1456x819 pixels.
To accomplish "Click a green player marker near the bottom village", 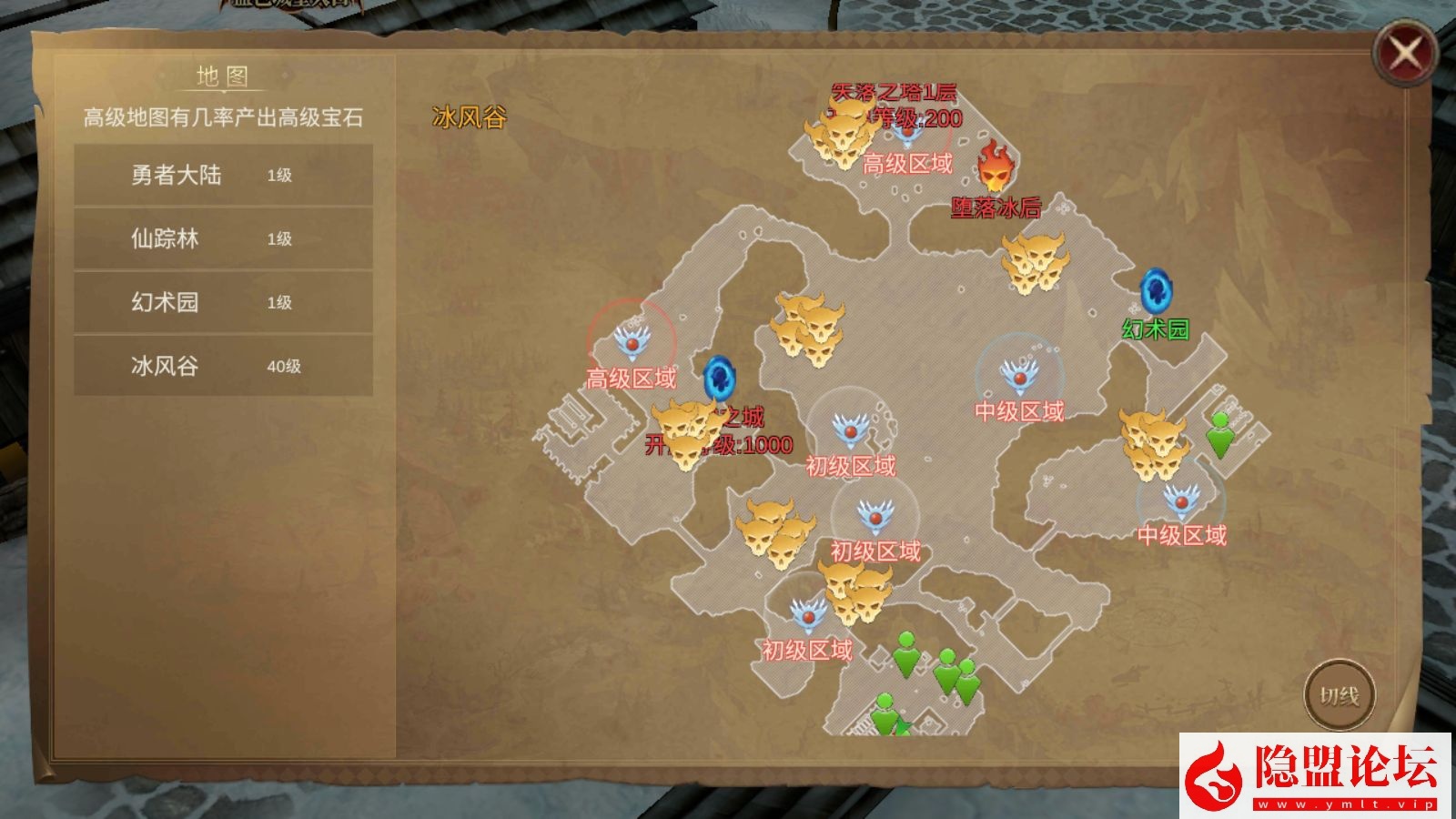I will click(905, 655).
